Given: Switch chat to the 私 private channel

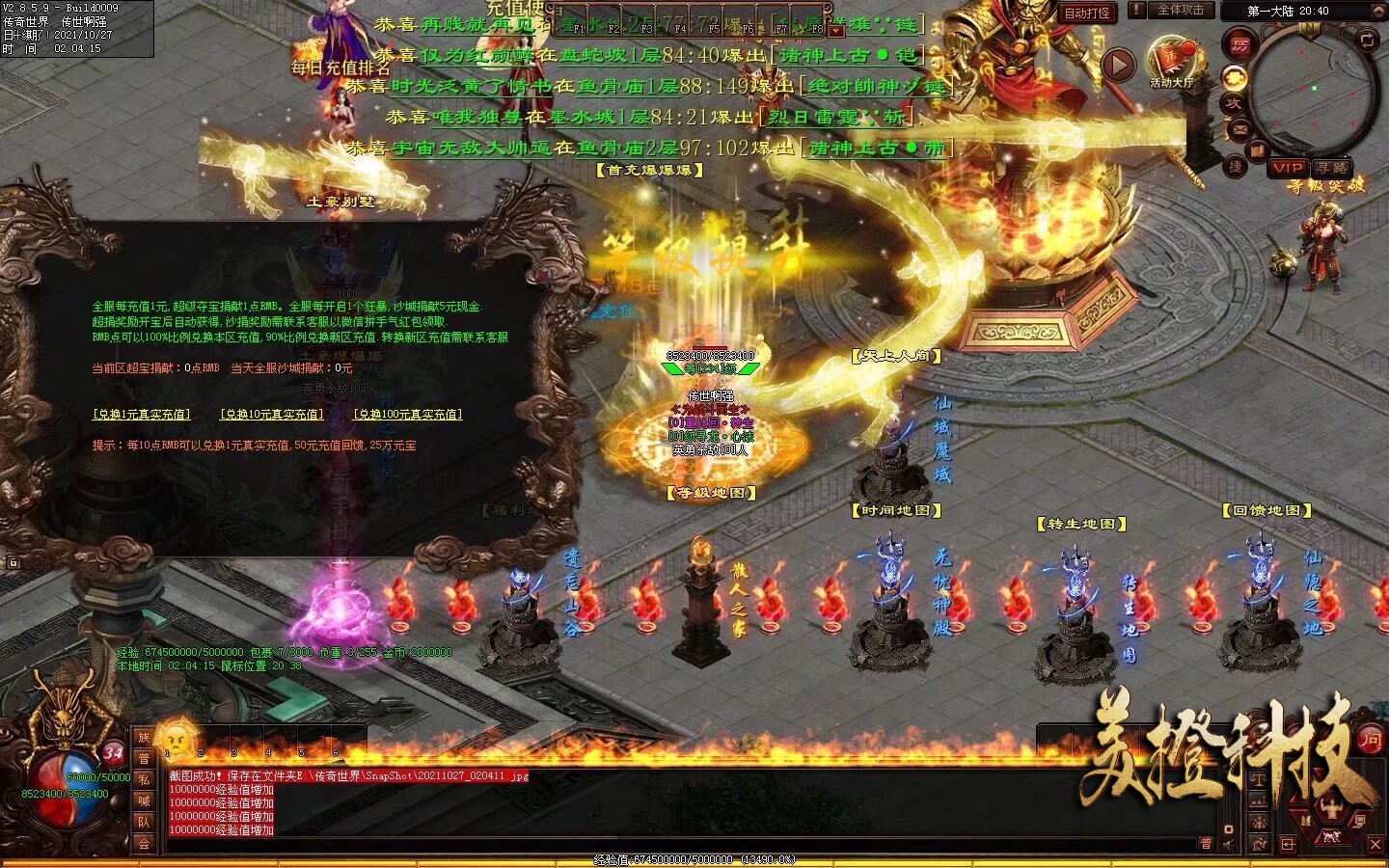Looking at the screenshot, I should [x=144, y=779].
